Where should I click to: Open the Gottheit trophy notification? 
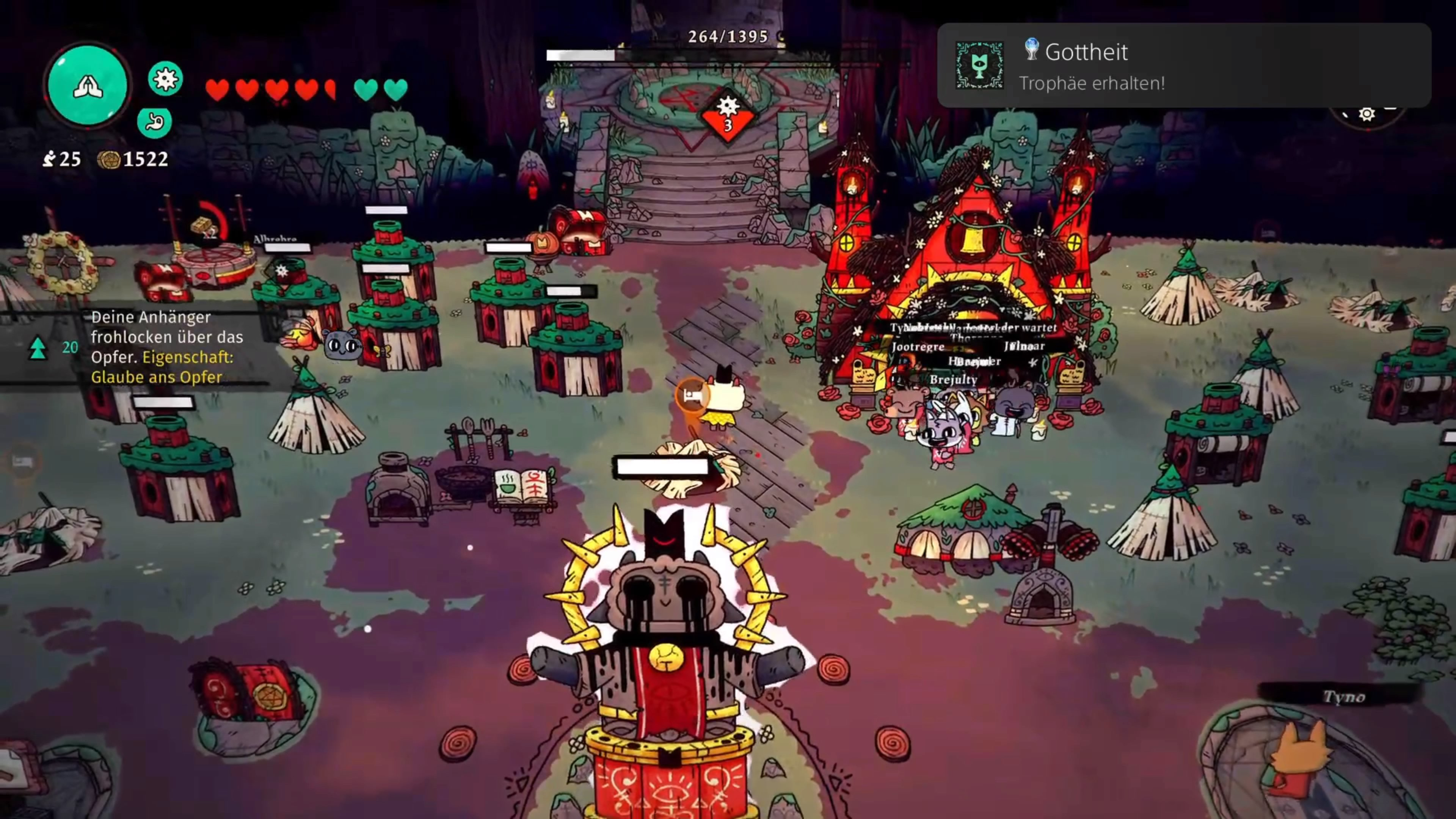1183,66
